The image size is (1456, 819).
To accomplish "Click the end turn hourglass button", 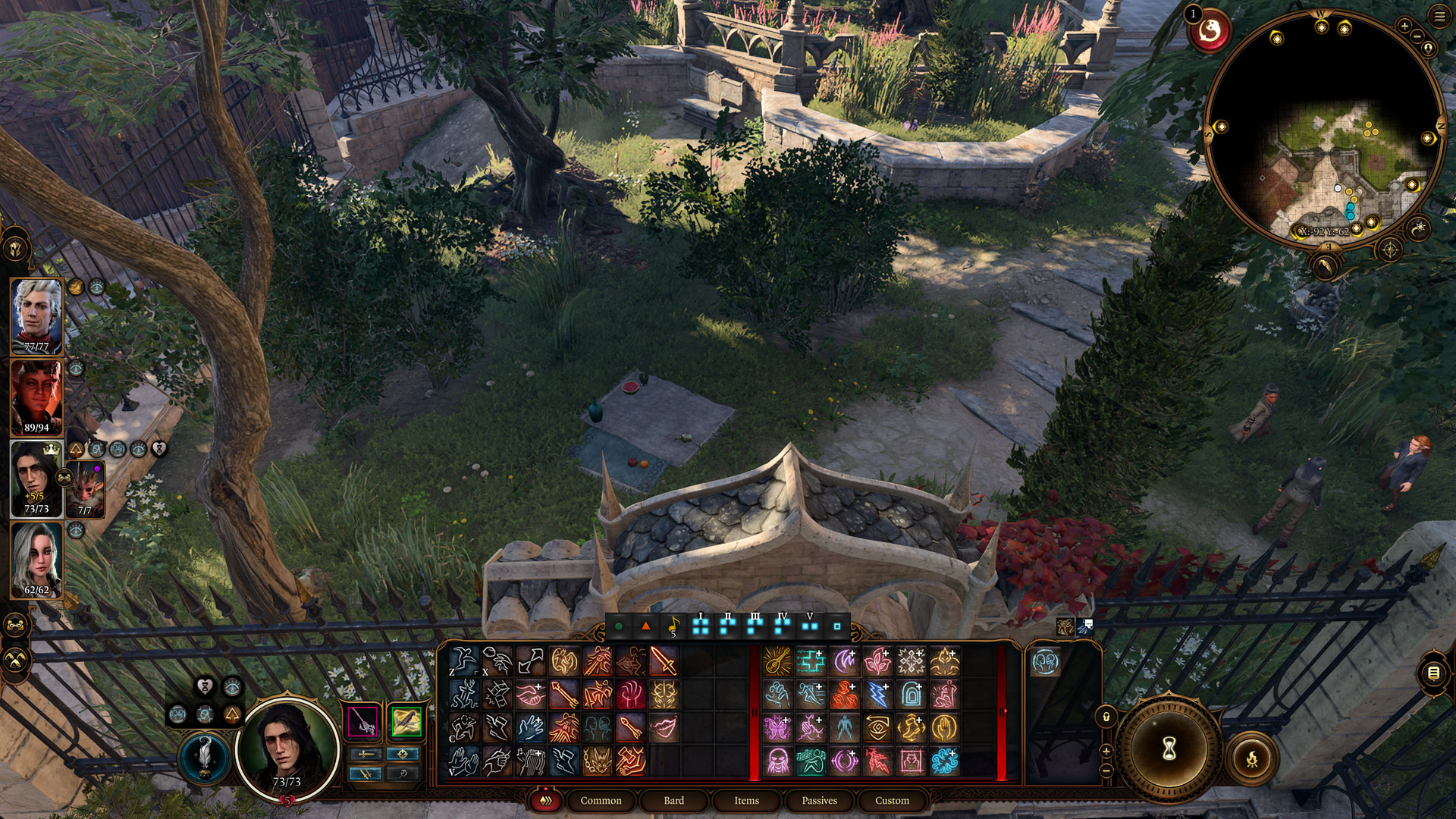I will (1169, 749).
